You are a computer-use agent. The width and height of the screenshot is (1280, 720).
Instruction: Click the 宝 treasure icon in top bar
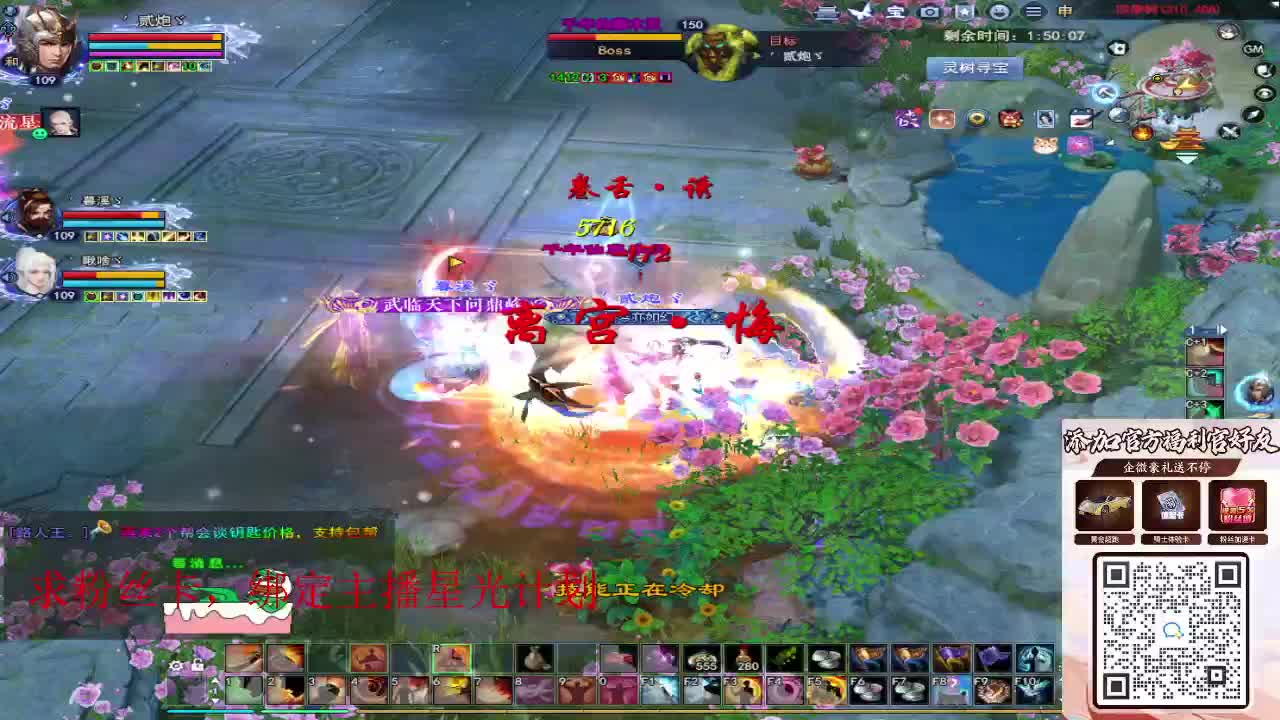(895, 12)
